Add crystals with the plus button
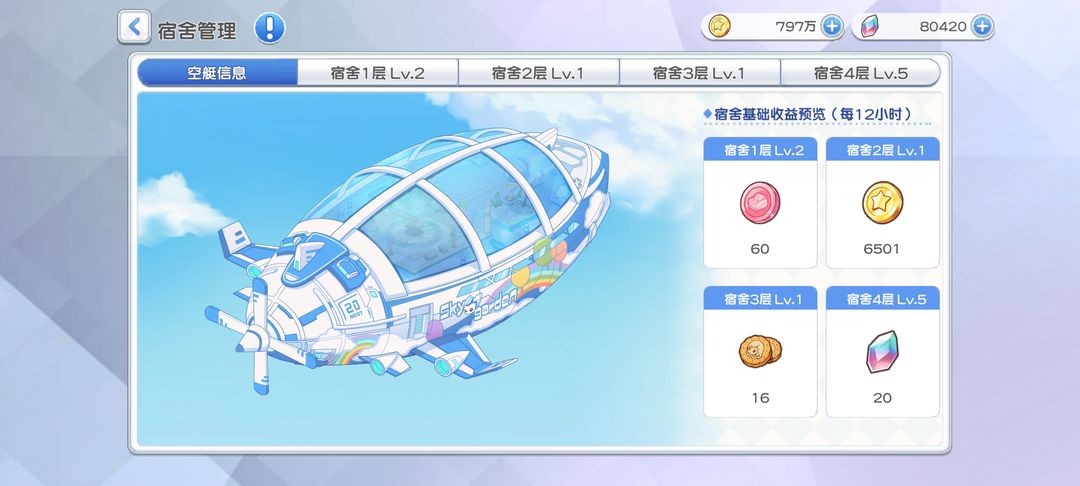Image resolution: width=1080 pixels, height=486 pixels. coord(982,26)
